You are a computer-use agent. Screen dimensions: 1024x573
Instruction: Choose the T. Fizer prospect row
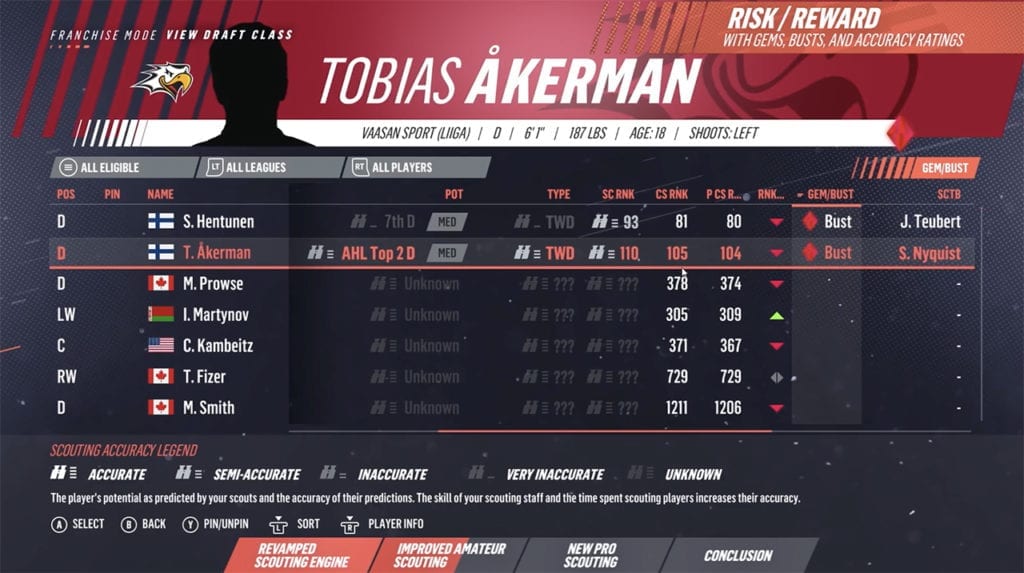click(204, 377)
